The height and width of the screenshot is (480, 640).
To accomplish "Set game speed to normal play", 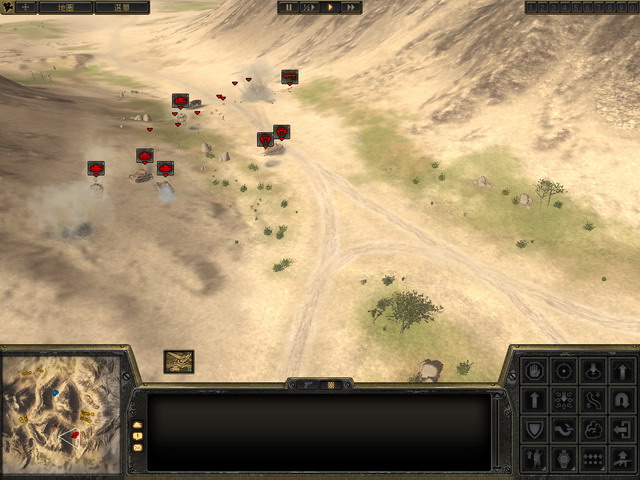I will click(330, 7).
